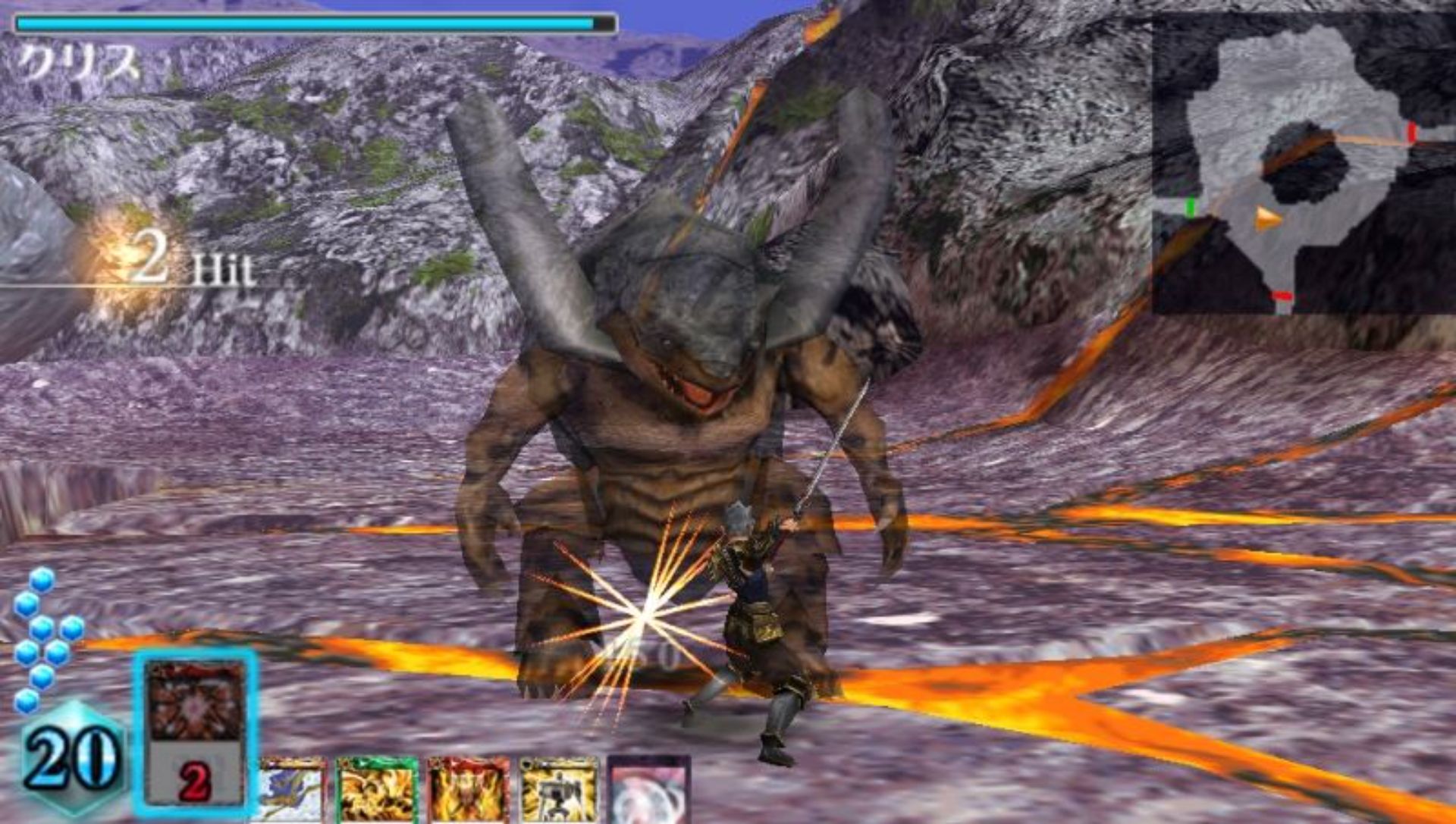The width and height of the screenshot is (1456, 824).
Task: Choose the white and blue dragon card
Action: coord(291,792)
